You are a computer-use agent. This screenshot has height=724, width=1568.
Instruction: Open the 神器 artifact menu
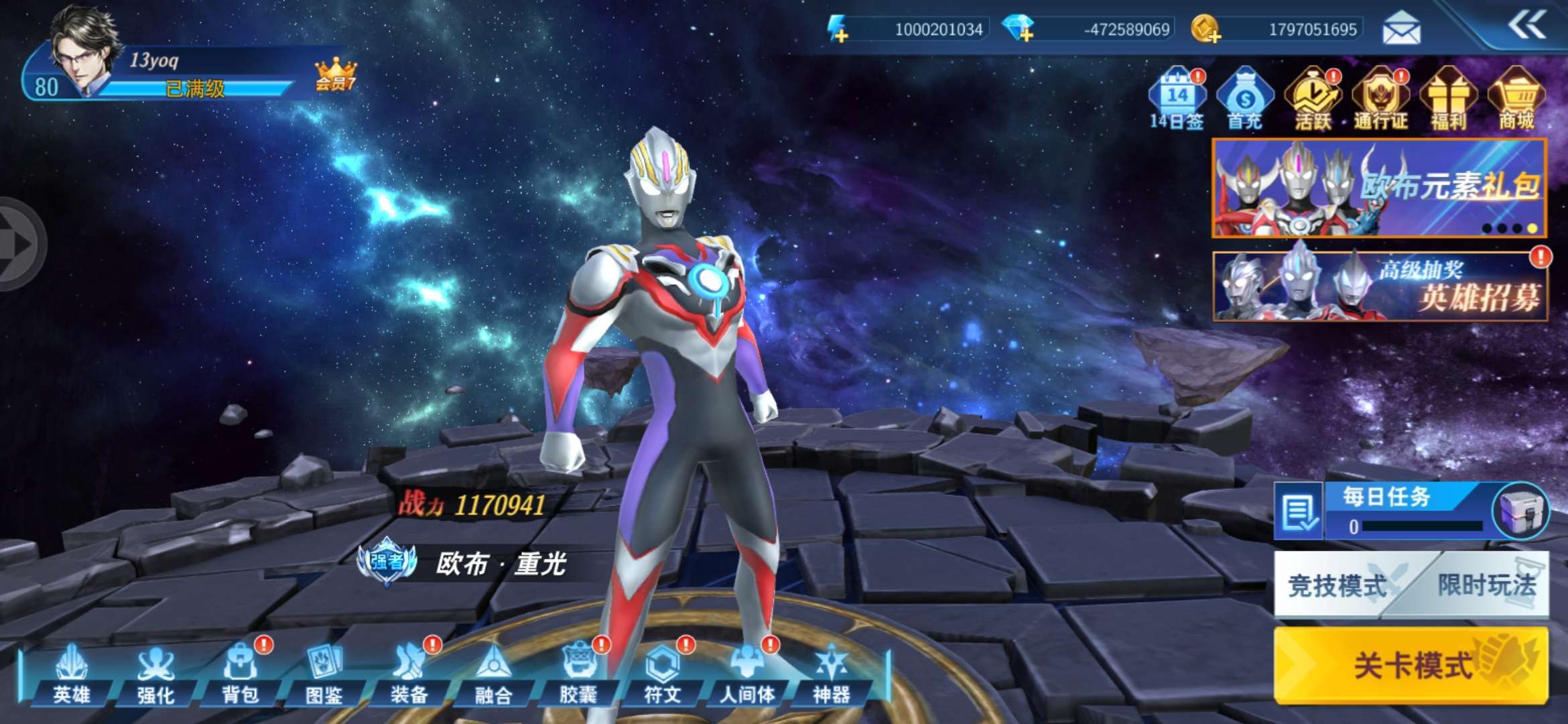(x=831, y=675)
